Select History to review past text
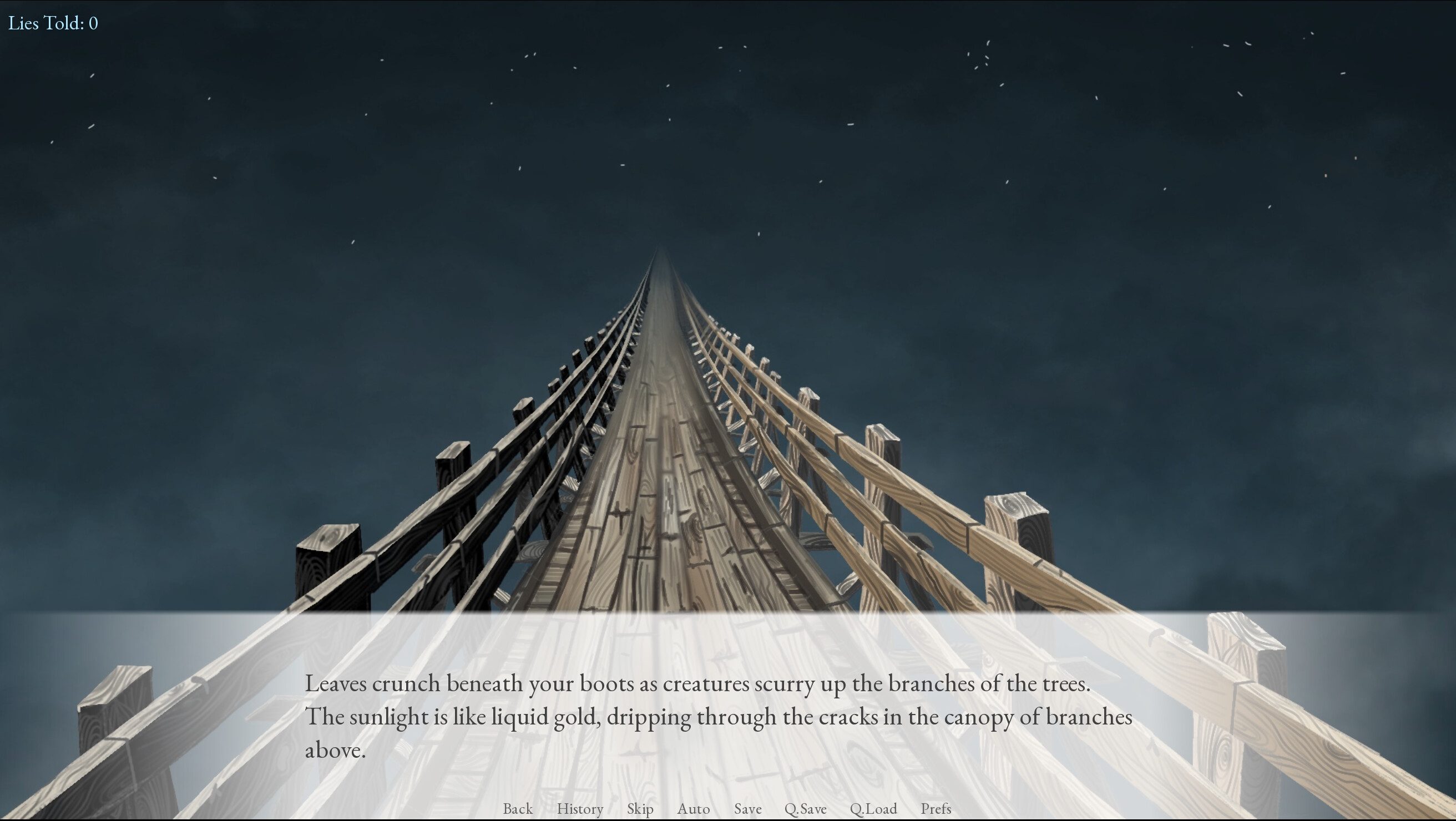Screen dimensions: 1456x821 [580, 809]
